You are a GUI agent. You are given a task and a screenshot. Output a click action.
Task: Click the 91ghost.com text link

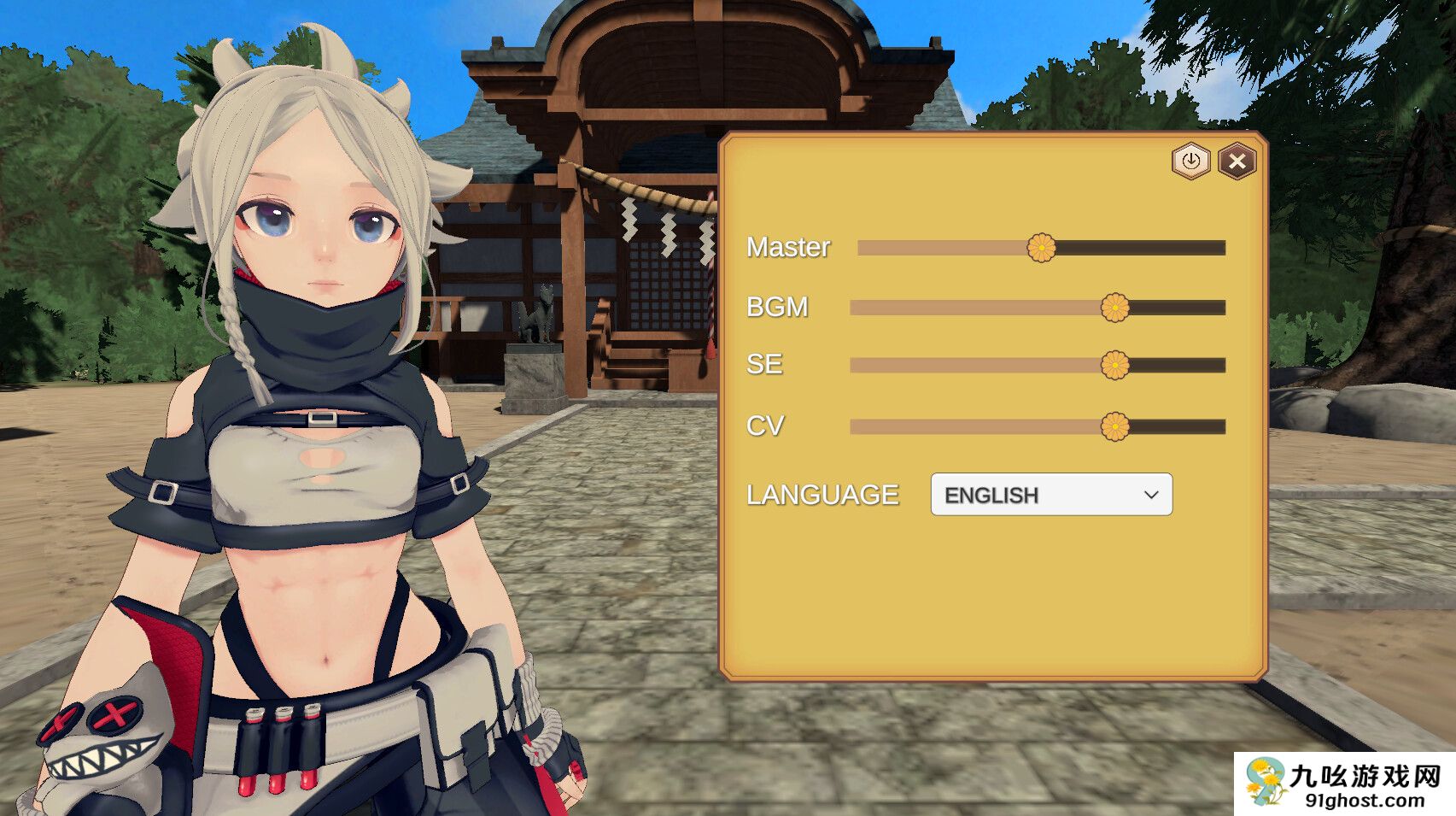coord(1363,799)
